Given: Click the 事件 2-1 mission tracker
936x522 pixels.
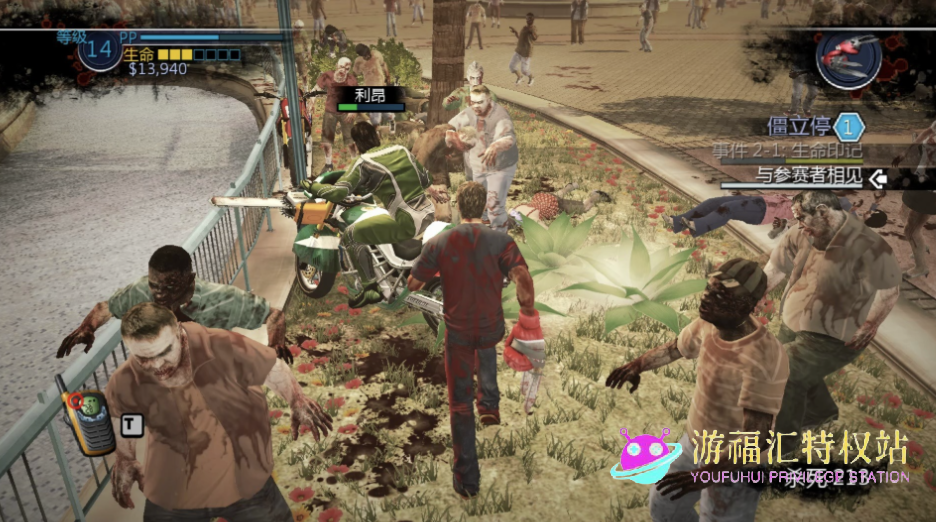Looking at the screenshot, I should click(x=787, y=151).
